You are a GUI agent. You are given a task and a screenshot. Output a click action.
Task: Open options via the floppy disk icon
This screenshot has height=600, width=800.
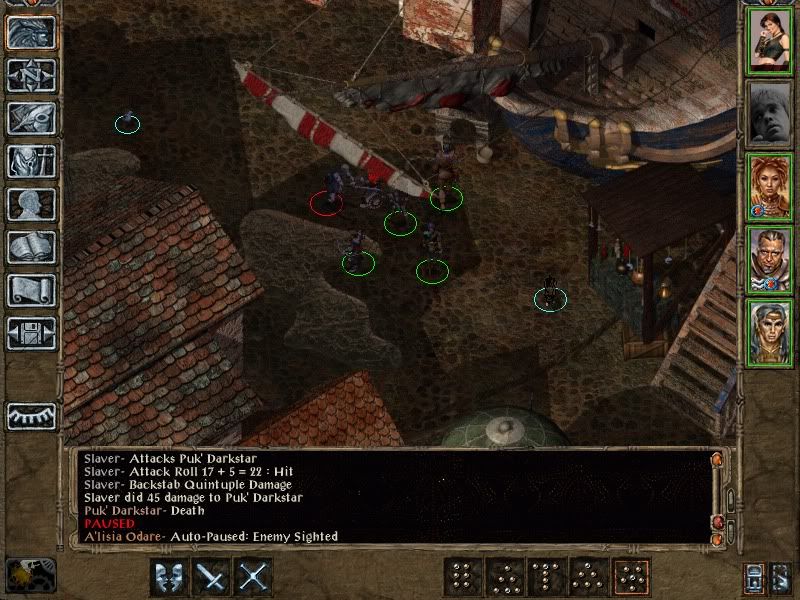(32, 333)
